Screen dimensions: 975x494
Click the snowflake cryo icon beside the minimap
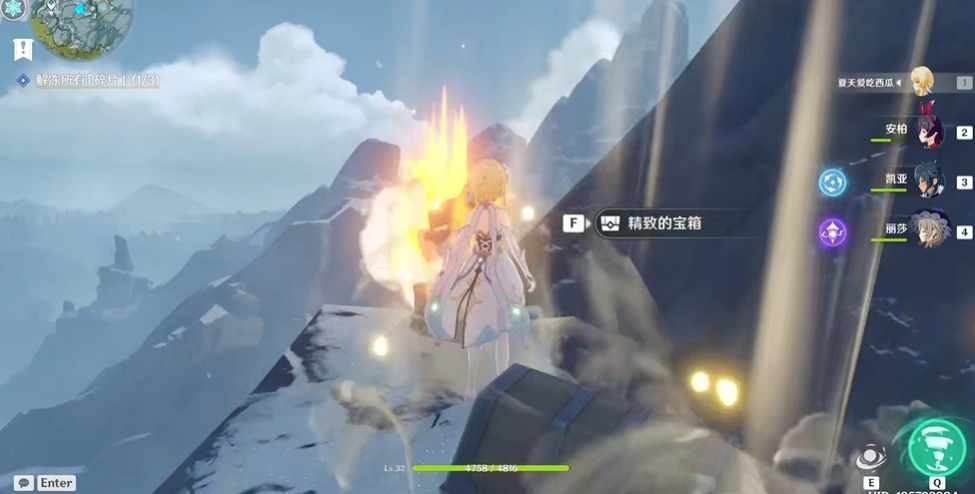point(12,9)
